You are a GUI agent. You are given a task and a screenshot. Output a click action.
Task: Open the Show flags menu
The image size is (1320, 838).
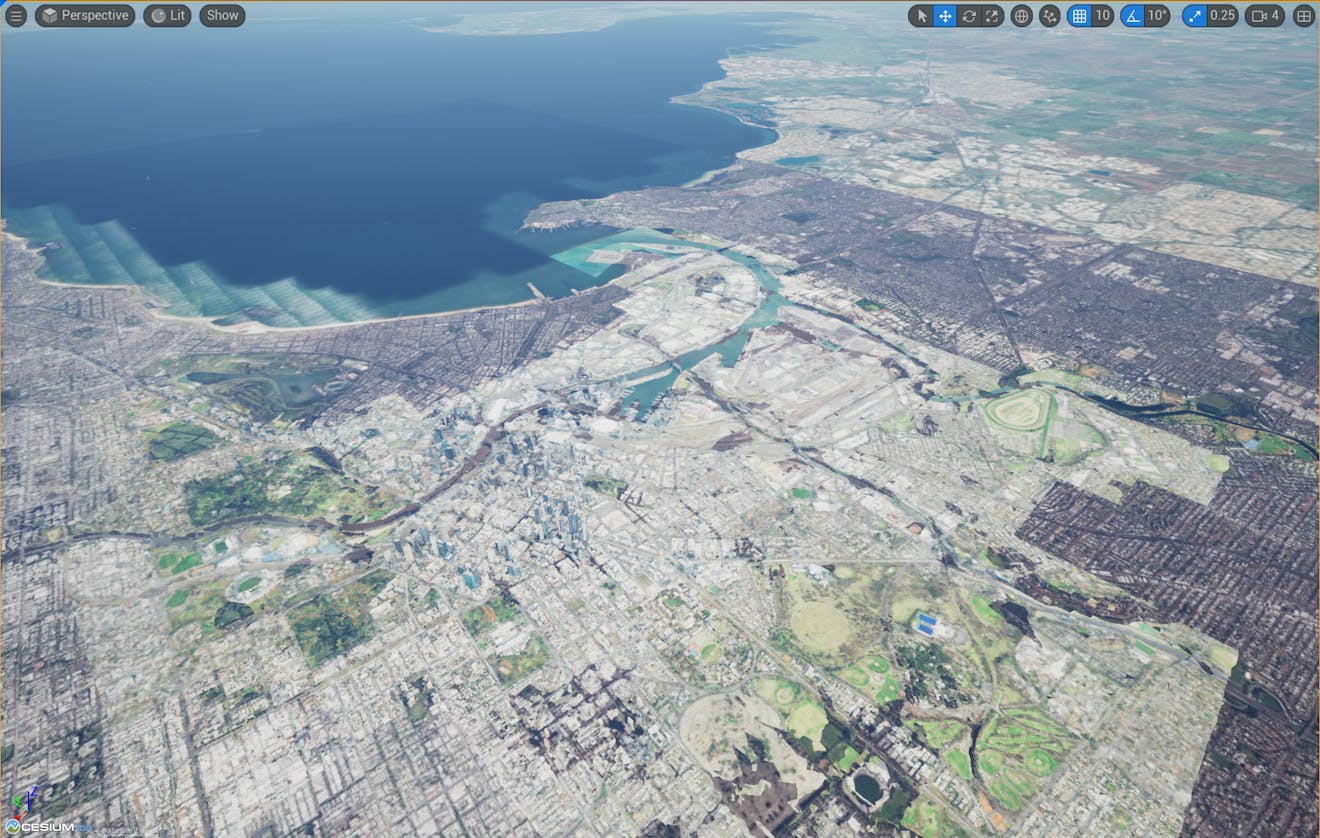[x=221, y=15]
